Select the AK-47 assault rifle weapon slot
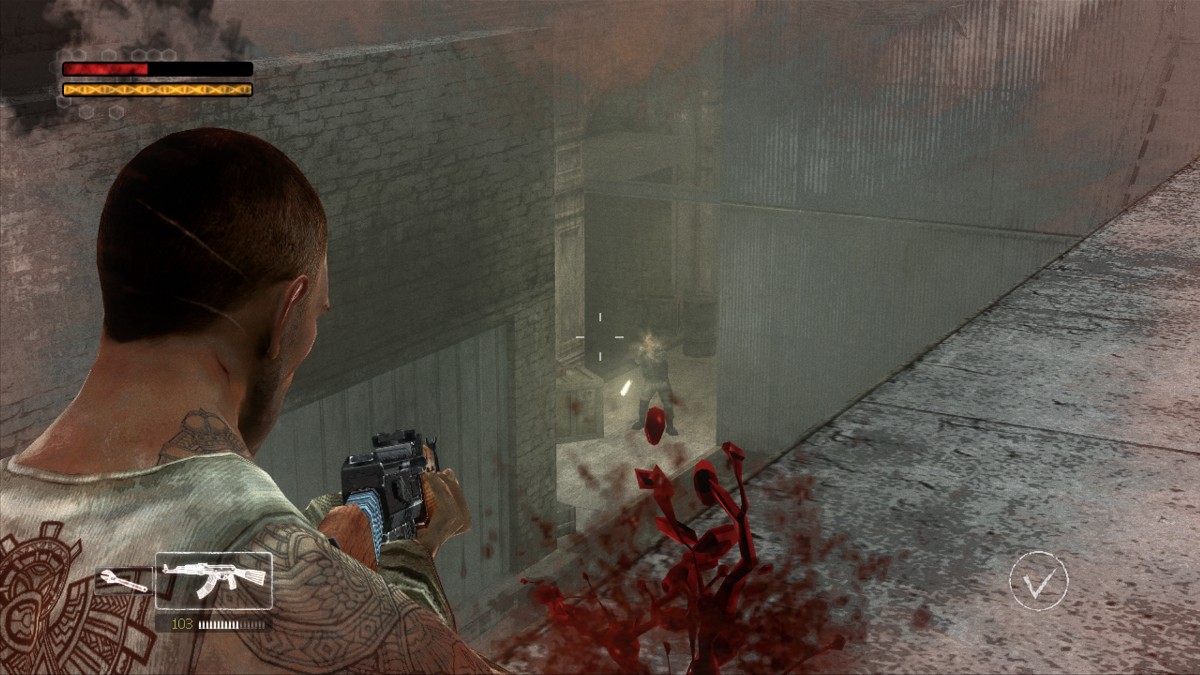Screen dimensions: 1200x675 pyautogui.click(x=213, y=580)
